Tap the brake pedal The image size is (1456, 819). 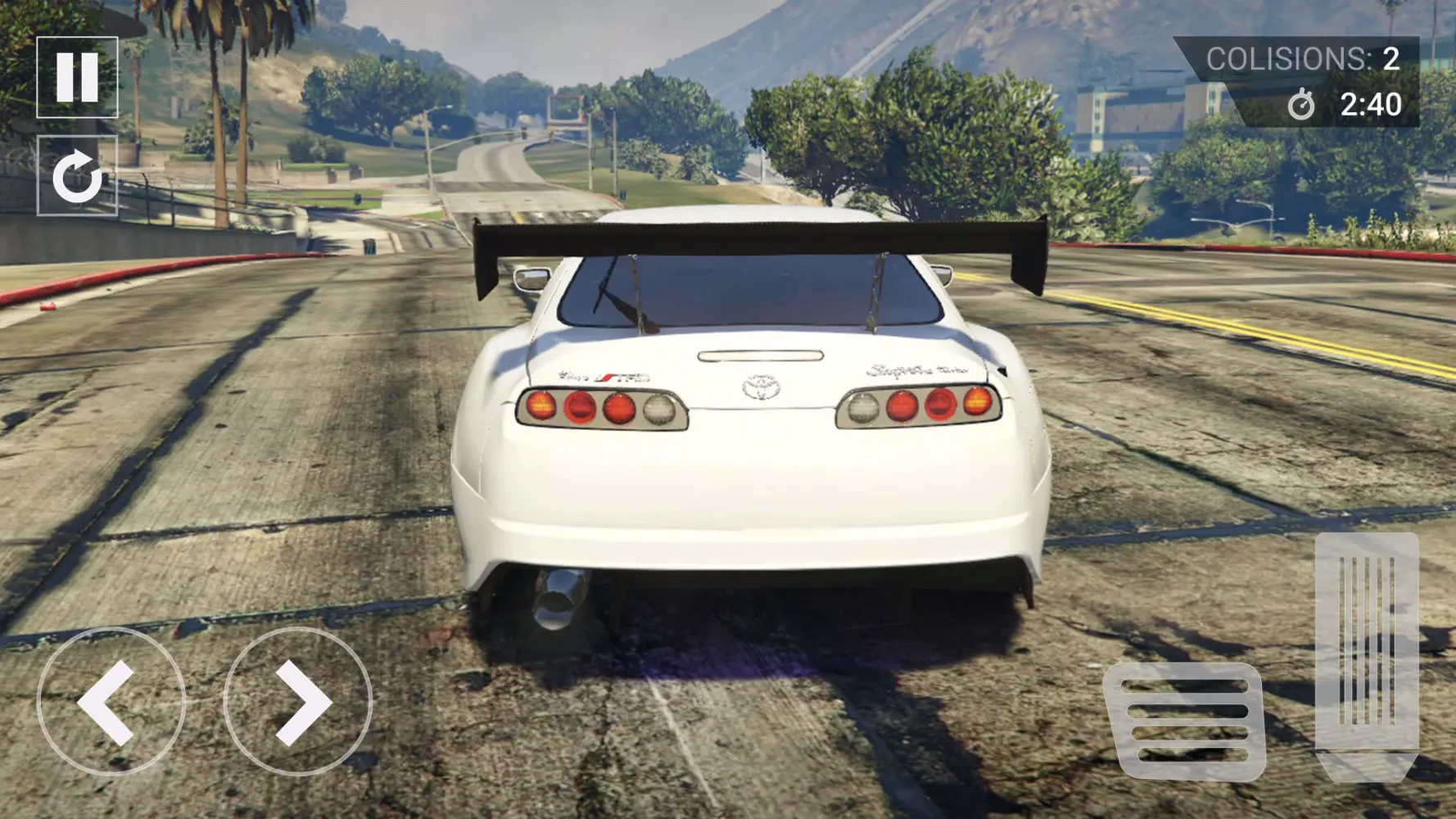(x=1184, y=721)
